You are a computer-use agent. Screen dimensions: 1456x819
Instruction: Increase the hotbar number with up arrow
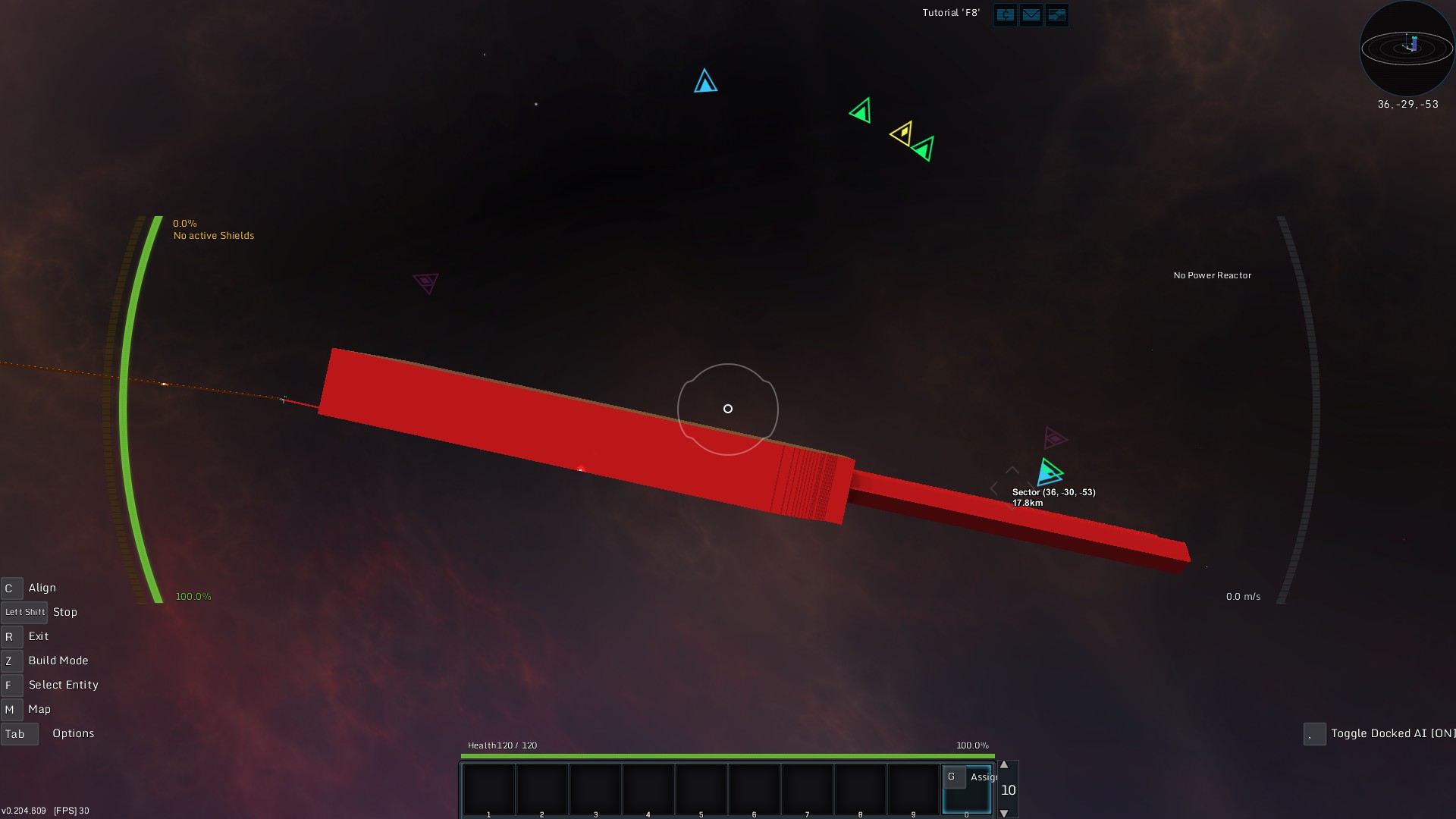coord(1004,765)
